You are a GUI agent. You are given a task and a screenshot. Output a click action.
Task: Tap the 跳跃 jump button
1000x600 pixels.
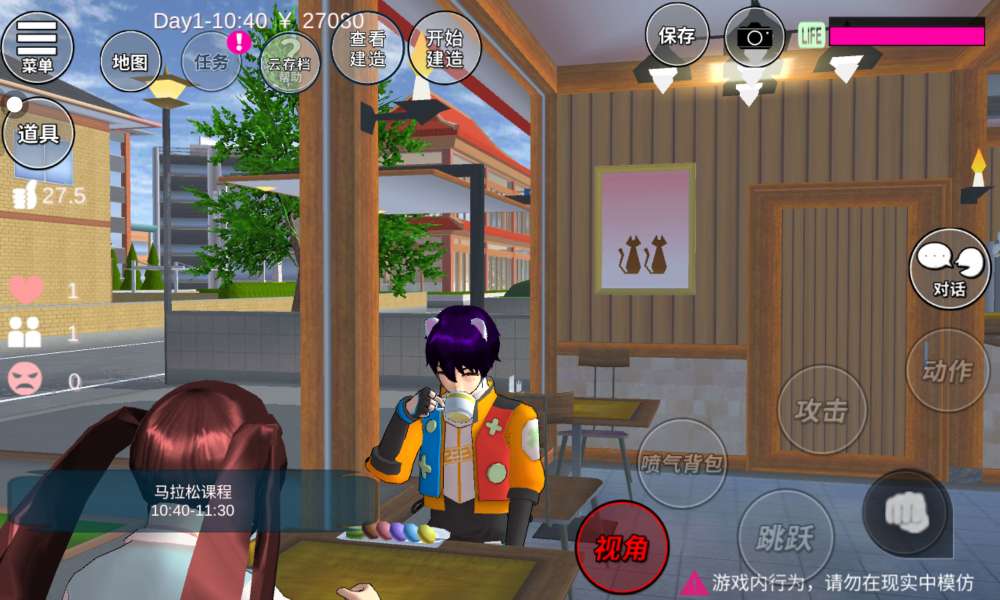pyautogui.click(x=785, y=537)
